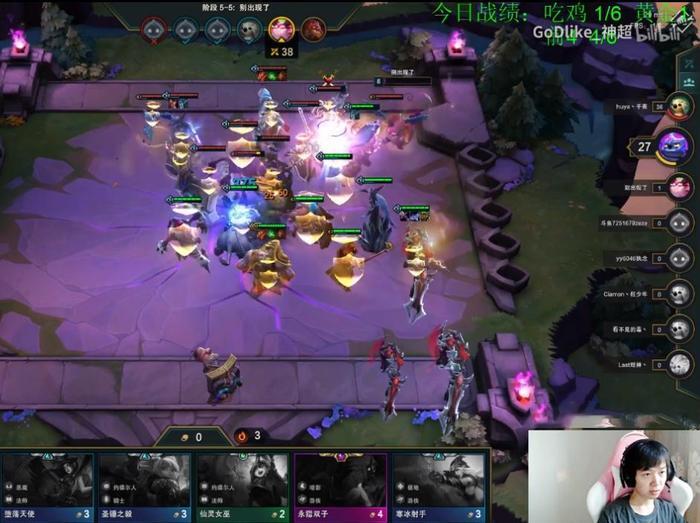This screenshot has height=523, width=700.
Task: Click the red monster round icon in stage tracker
Action: [313, 29]
